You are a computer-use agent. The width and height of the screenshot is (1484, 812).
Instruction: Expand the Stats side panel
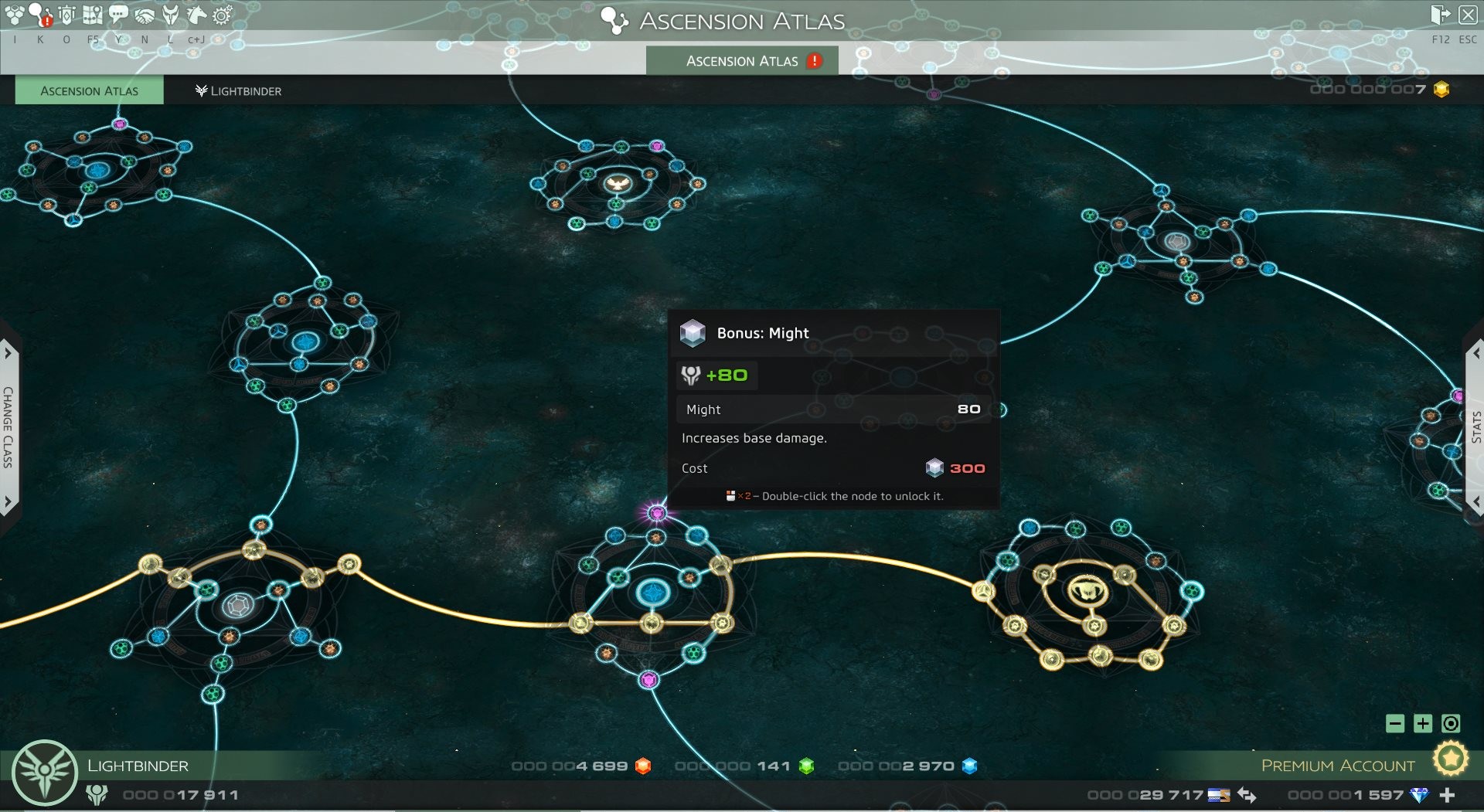coord(1475,421)
